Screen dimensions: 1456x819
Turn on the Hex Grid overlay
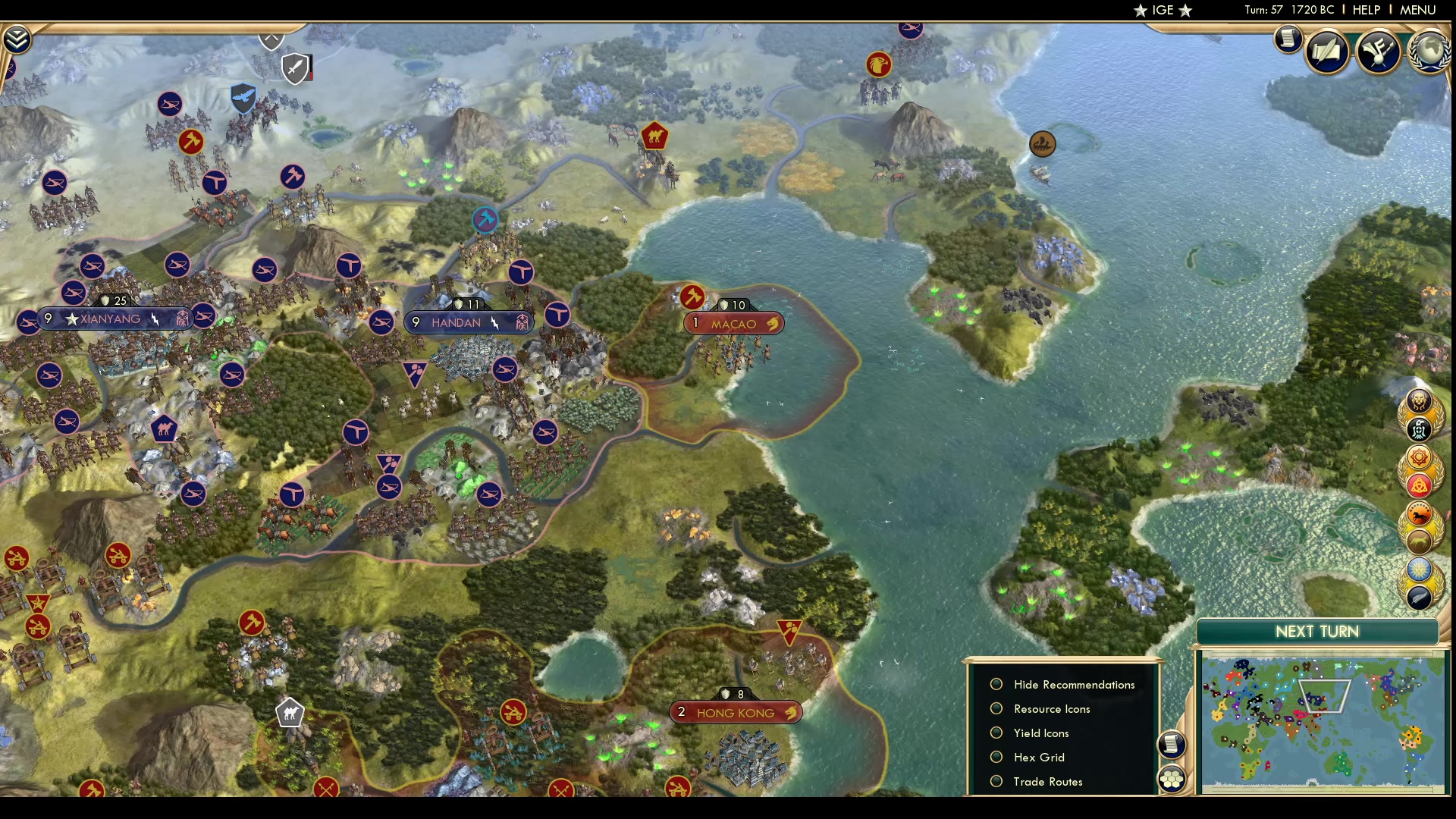click(x=996, y=757)
